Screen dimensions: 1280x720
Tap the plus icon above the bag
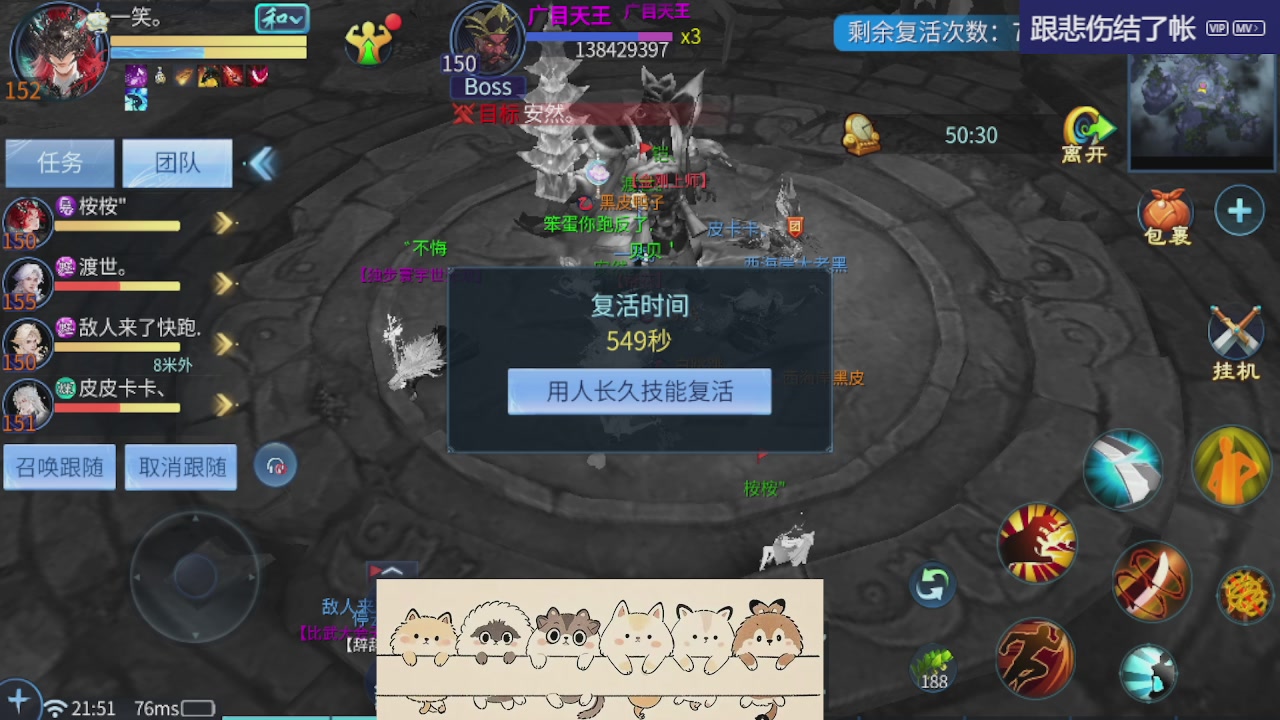point(1238,210)
